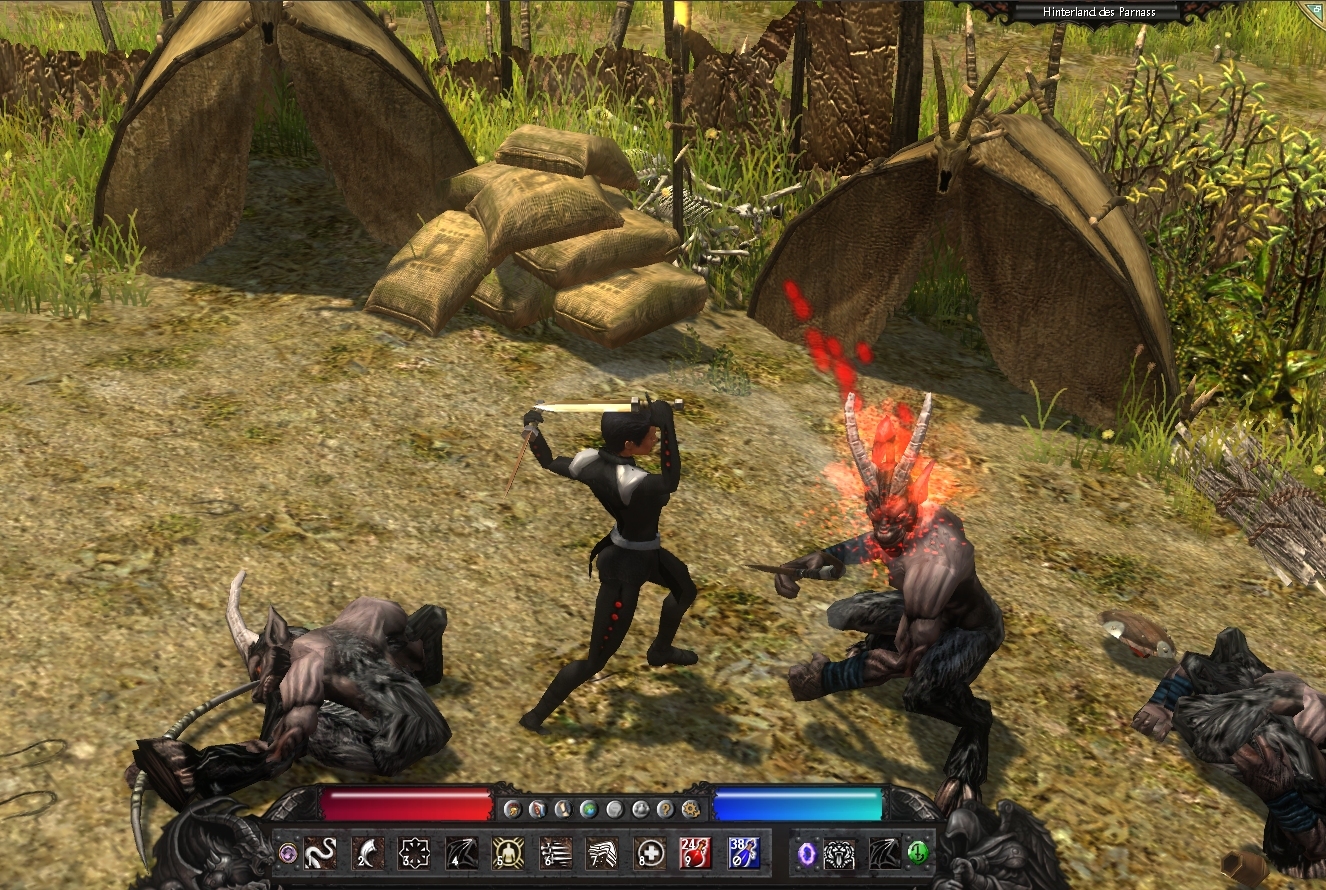Viewport: 1326px width, 890px height.
Task: Use the thrown knives skill in slot 6
Action: 555,853
